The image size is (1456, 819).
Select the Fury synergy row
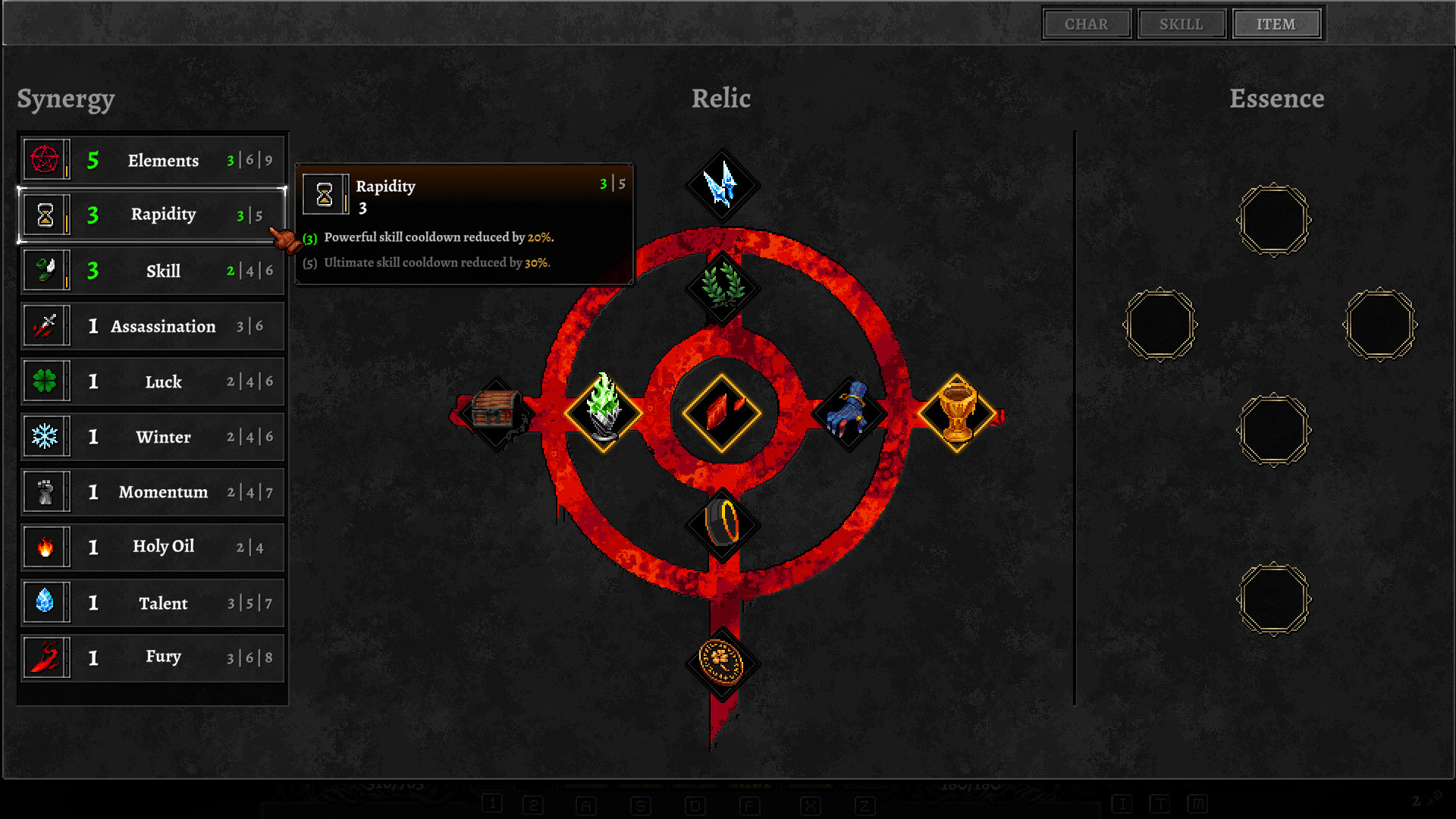click(x=152, y=657)
